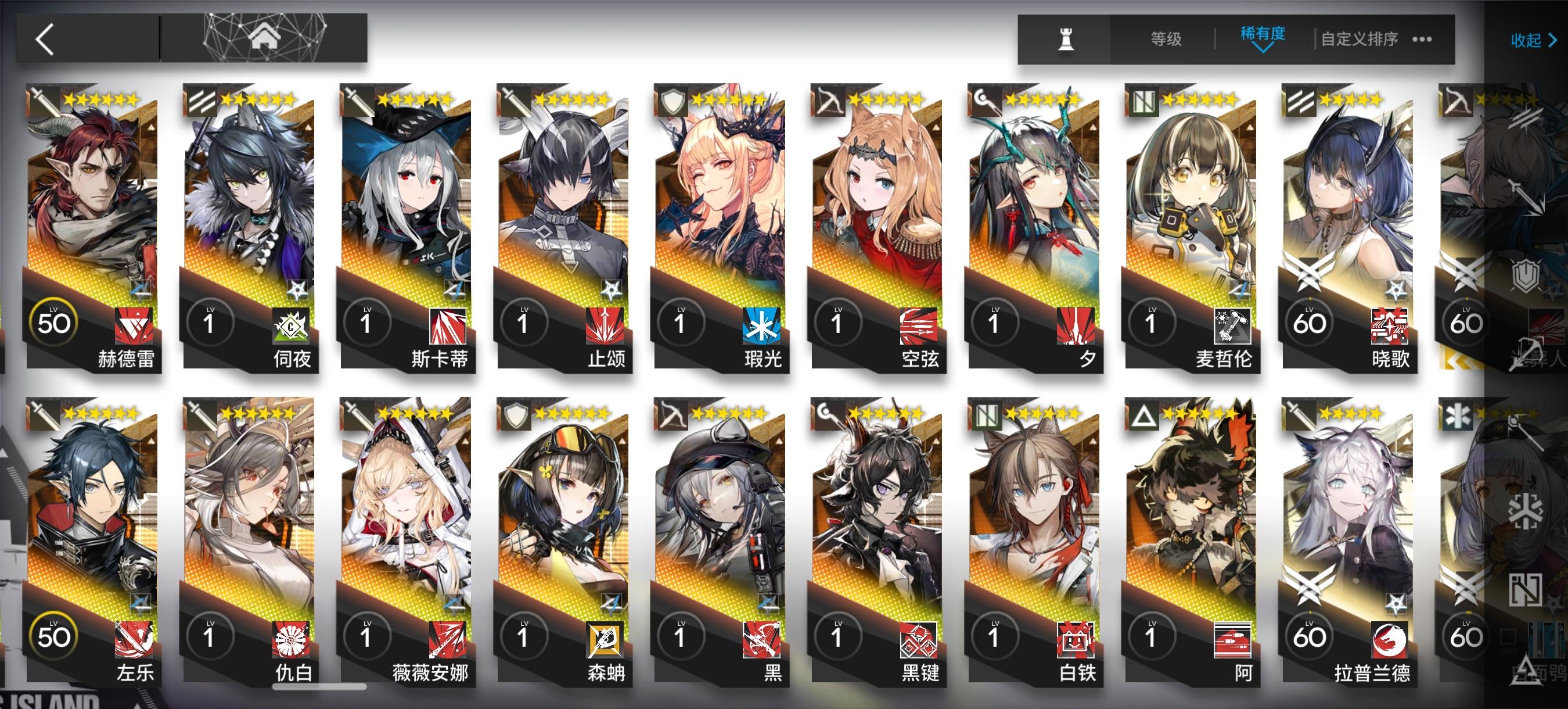The height and width of the screenshot is (709, 1568).
Task: Click the horizontal scrollbar at the bottom
Action: (319, 685)
